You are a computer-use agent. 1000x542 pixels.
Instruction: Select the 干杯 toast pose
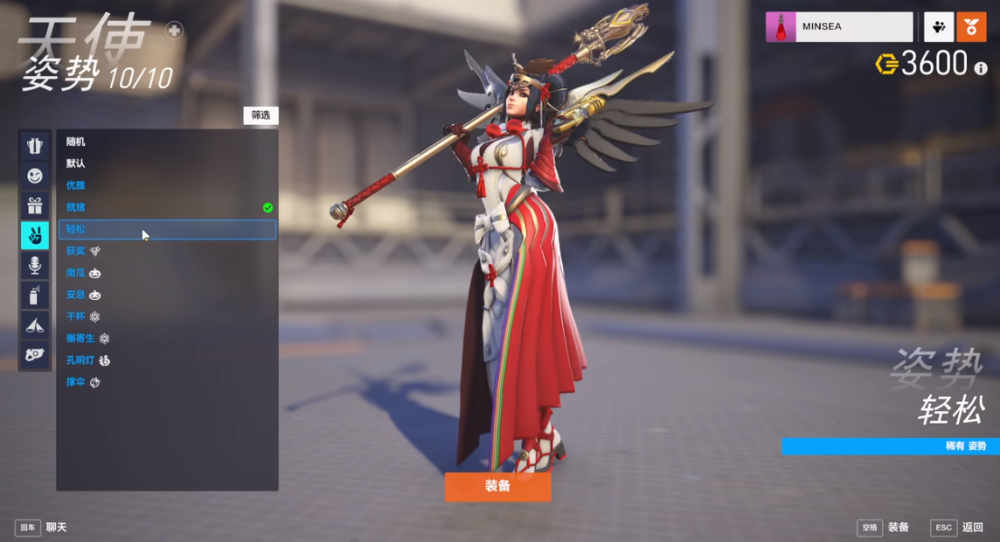pyautogui.click(x=76, y=316)
